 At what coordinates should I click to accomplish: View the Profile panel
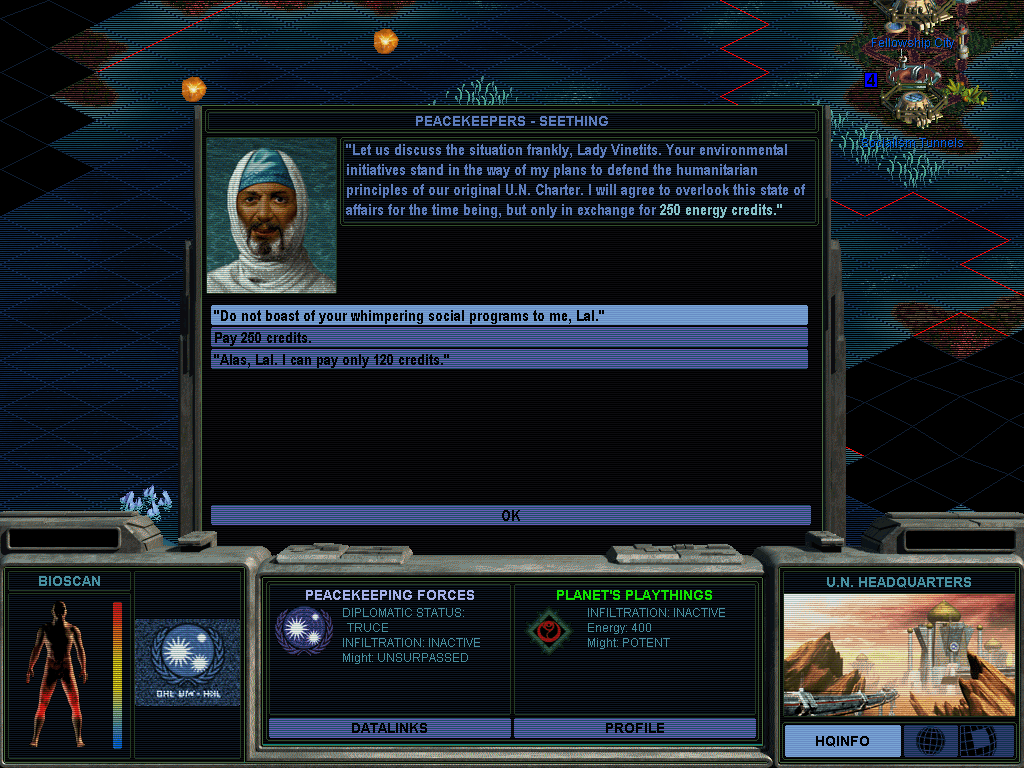click(x=634, y=728)
